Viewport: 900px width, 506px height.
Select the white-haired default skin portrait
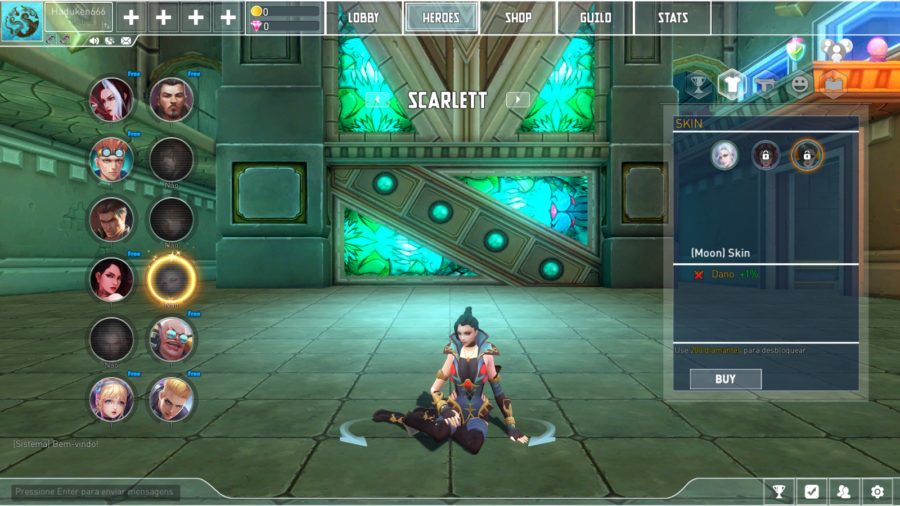point(724,155)
